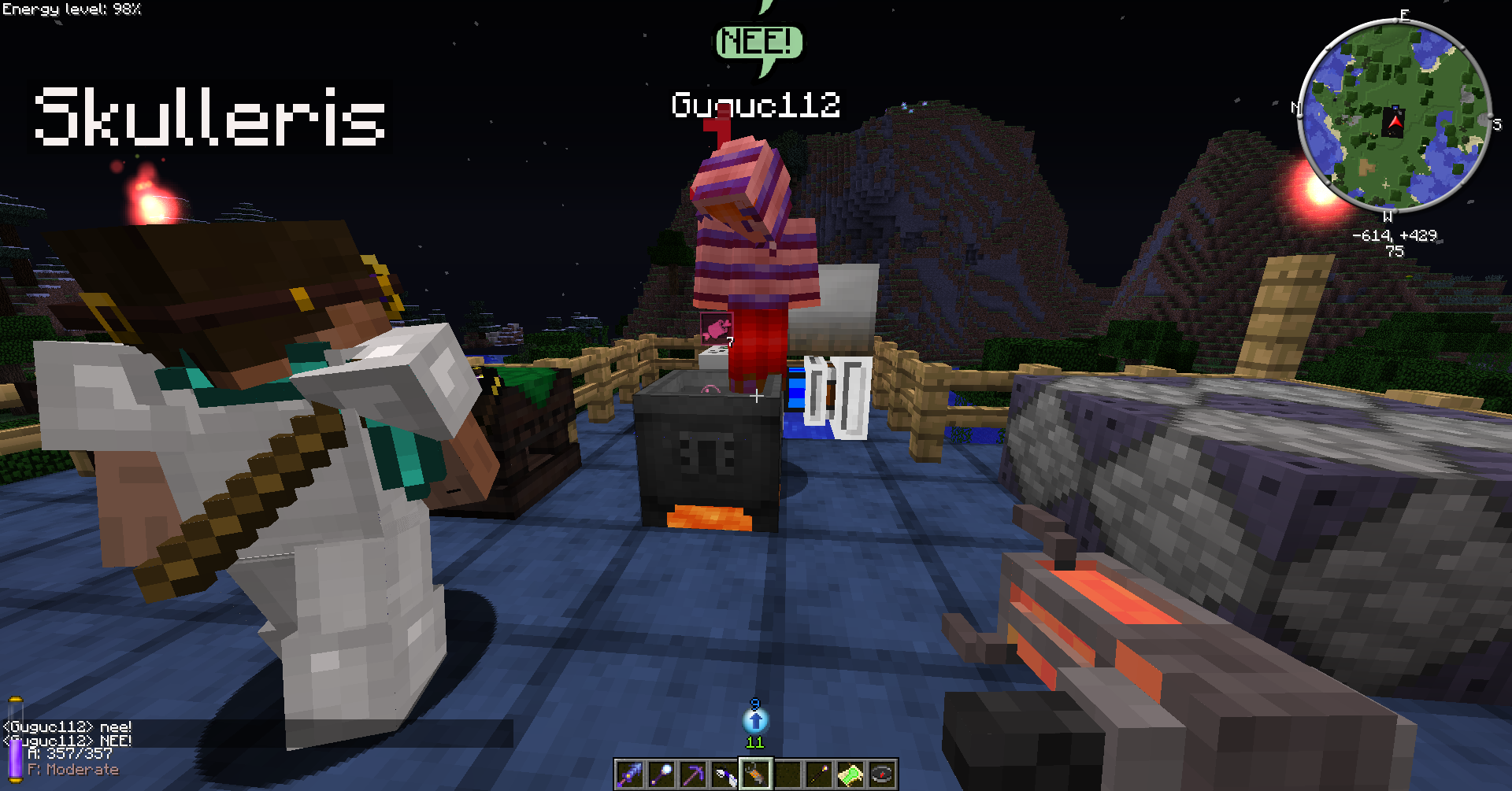Select the white and blue tool slot
The image size is (1512, 791).
pos(724,775)
